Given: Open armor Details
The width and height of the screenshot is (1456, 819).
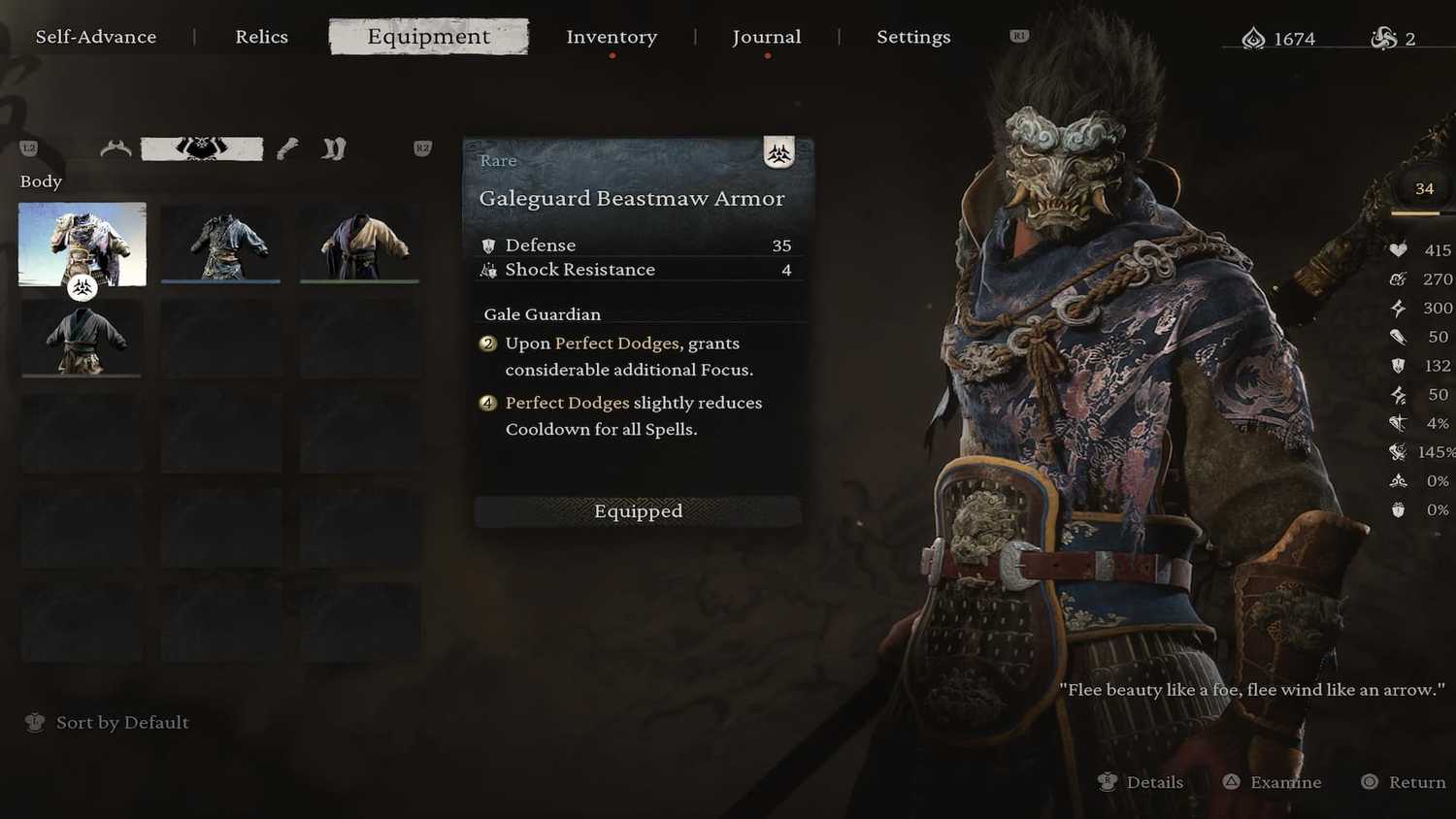Looking at the screenshot, I should 1142,782.
